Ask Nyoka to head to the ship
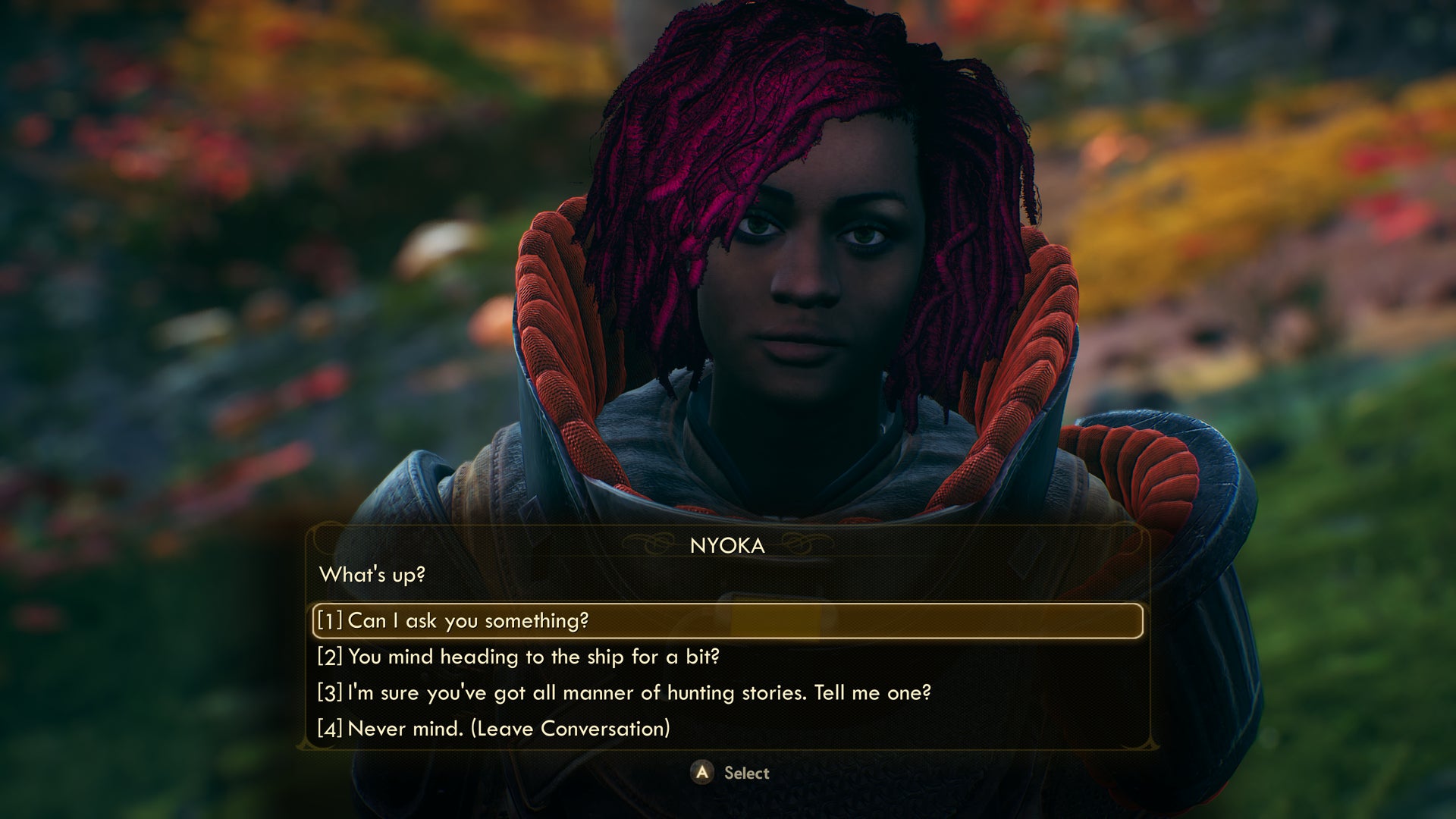This screenshot has height=819, width=1456. click(519, 657)
